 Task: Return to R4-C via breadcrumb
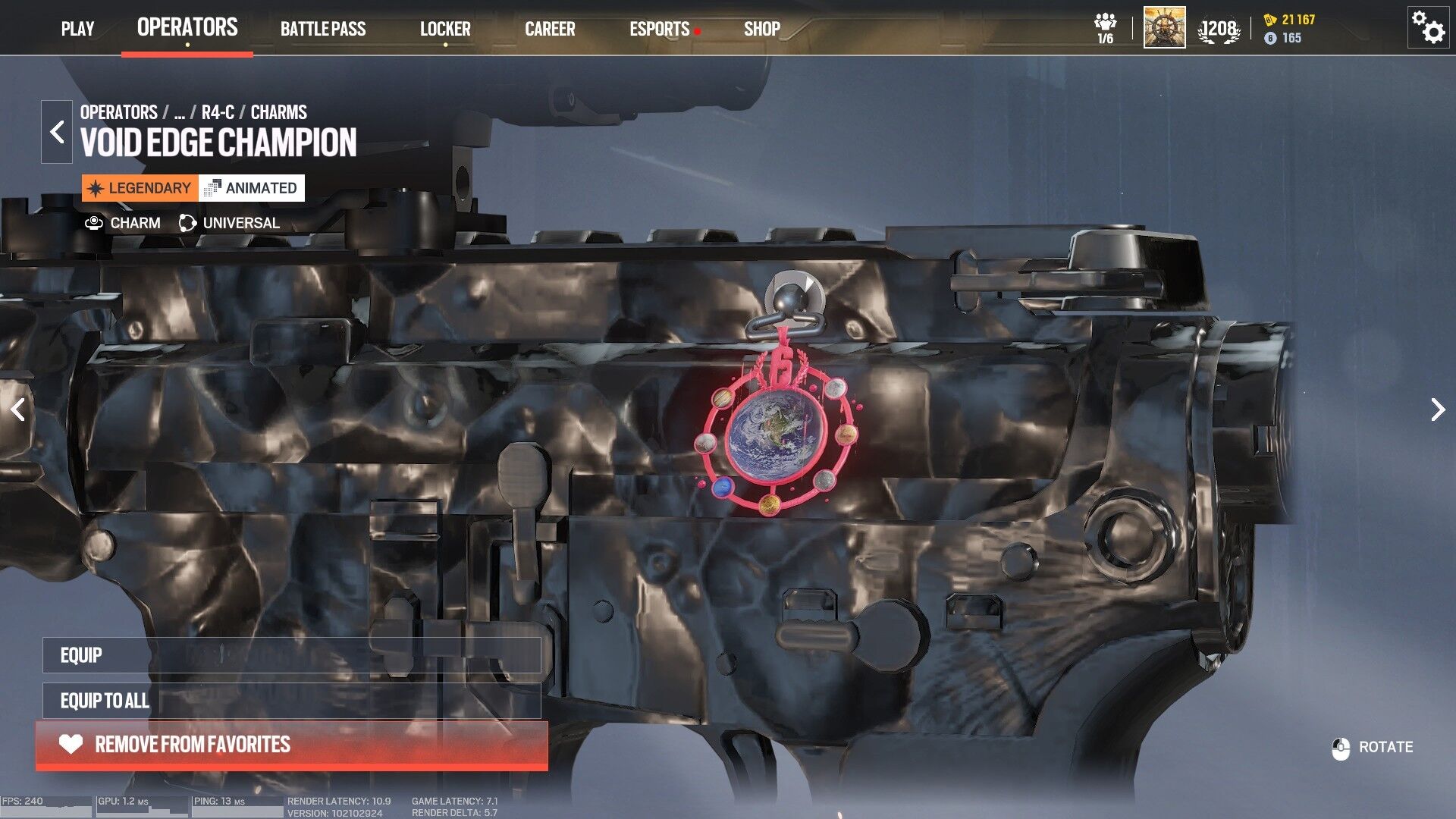point(218,112)
